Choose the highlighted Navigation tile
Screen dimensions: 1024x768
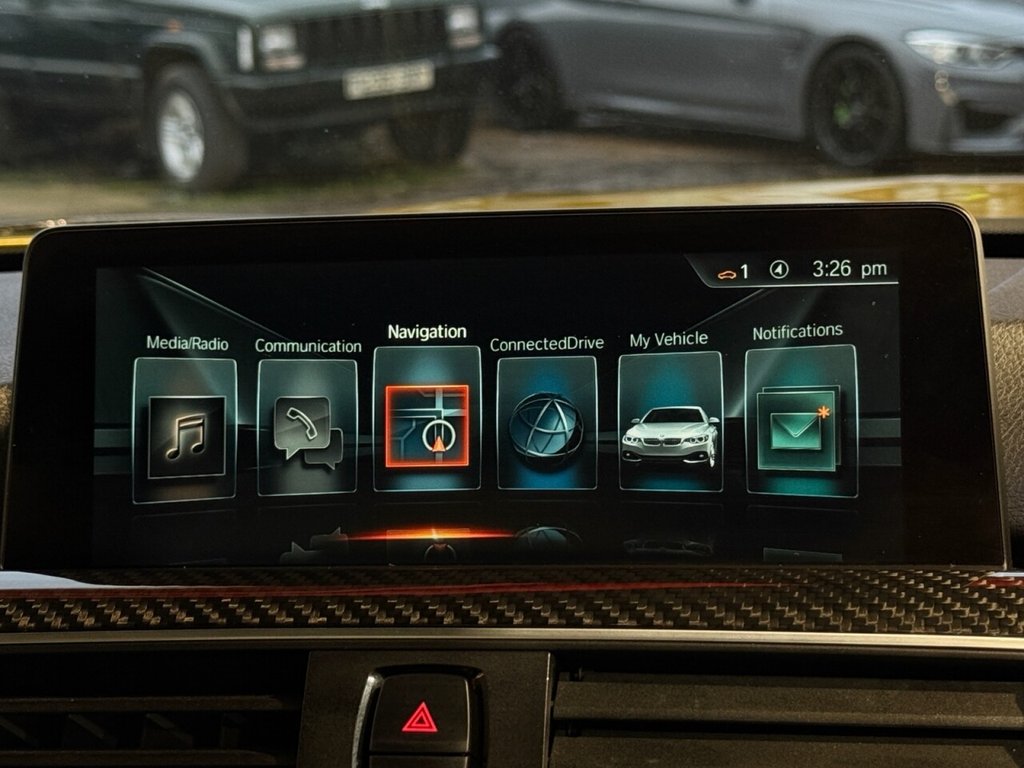tap(427, 421)
